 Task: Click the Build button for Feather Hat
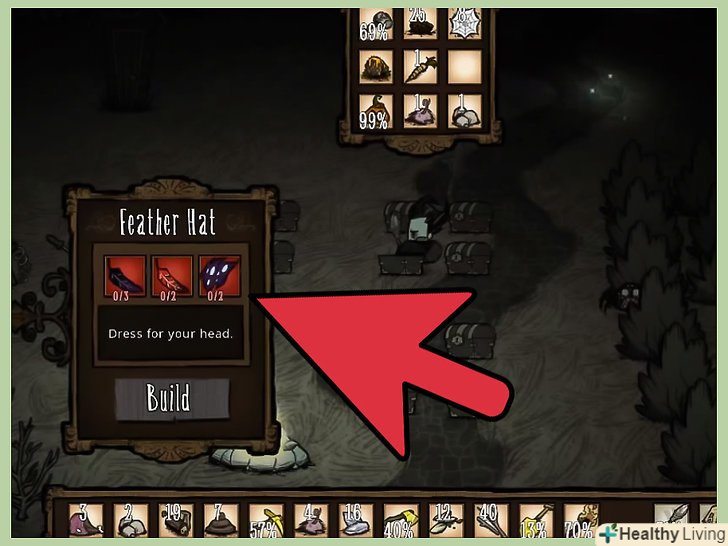coord(168,397)
